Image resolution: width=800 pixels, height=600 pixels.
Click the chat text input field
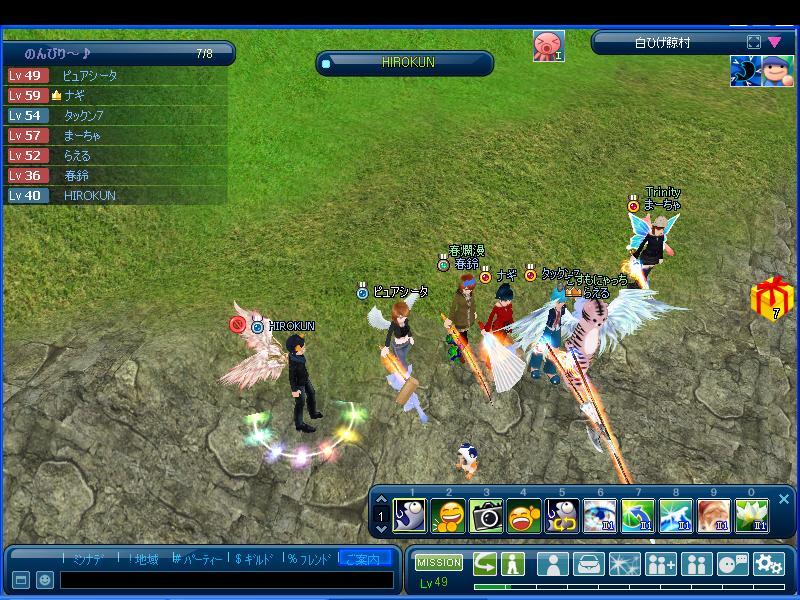pyautogui.click(x=226, y=580)
